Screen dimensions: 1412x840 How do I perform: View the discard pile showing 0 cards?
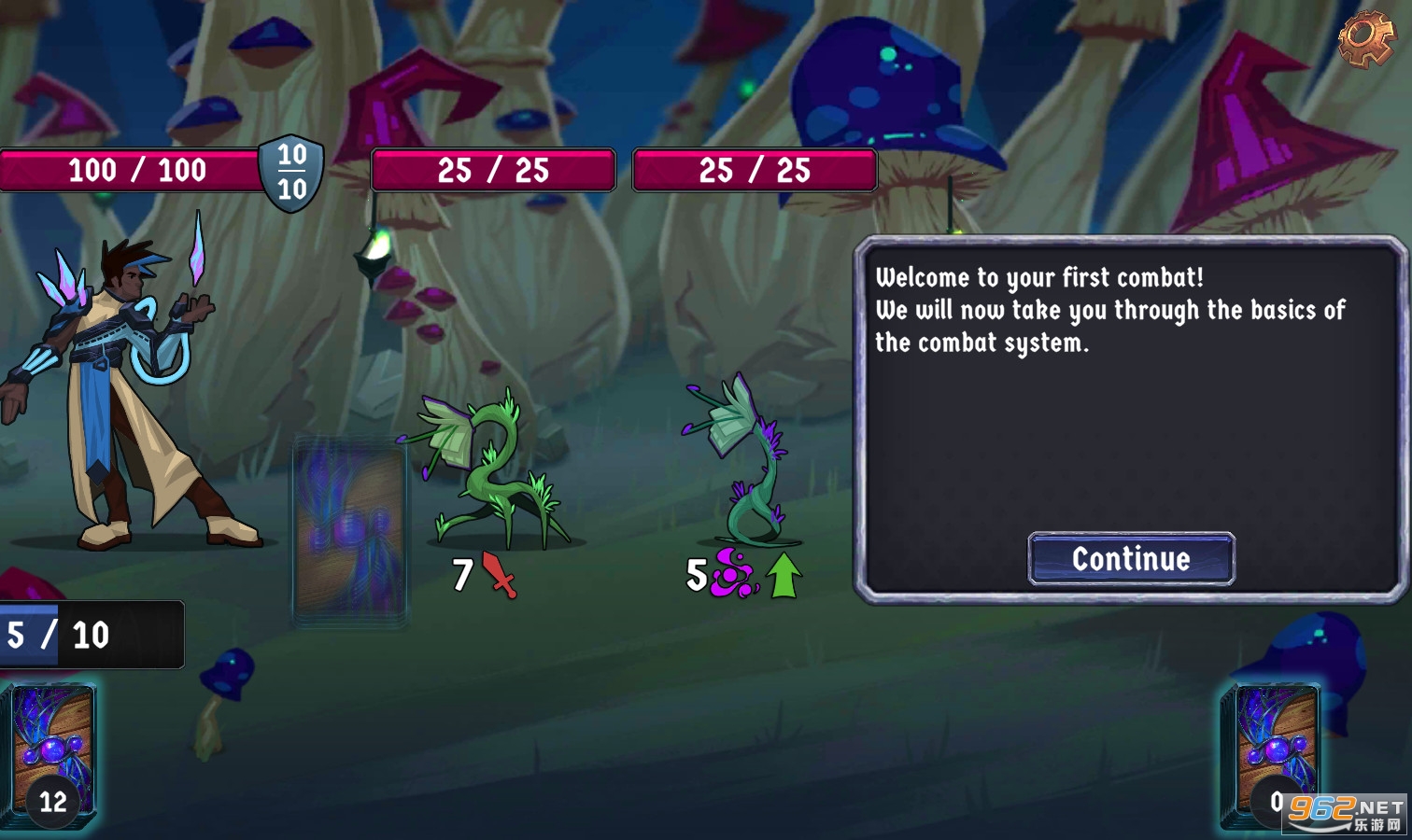pyautogui.click(x=1272, y=754)
